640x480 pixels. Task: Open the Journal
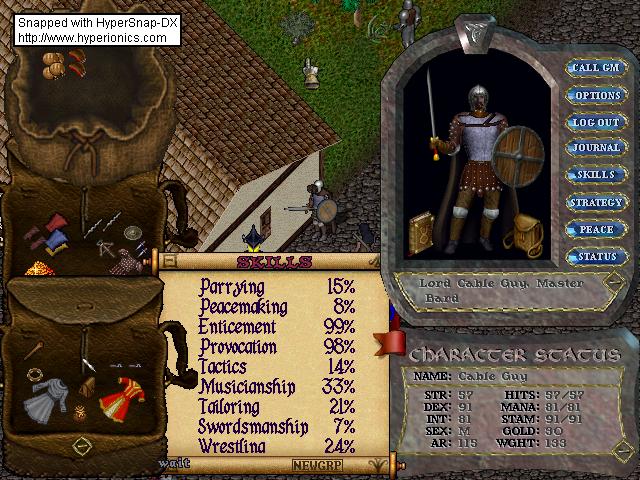point(596,148)
